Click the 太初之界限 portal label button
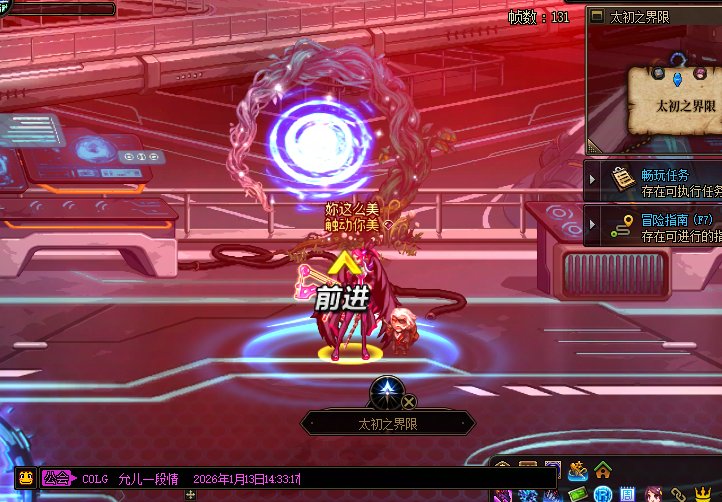Screen dimensions: 722x502 coord(388,424)
